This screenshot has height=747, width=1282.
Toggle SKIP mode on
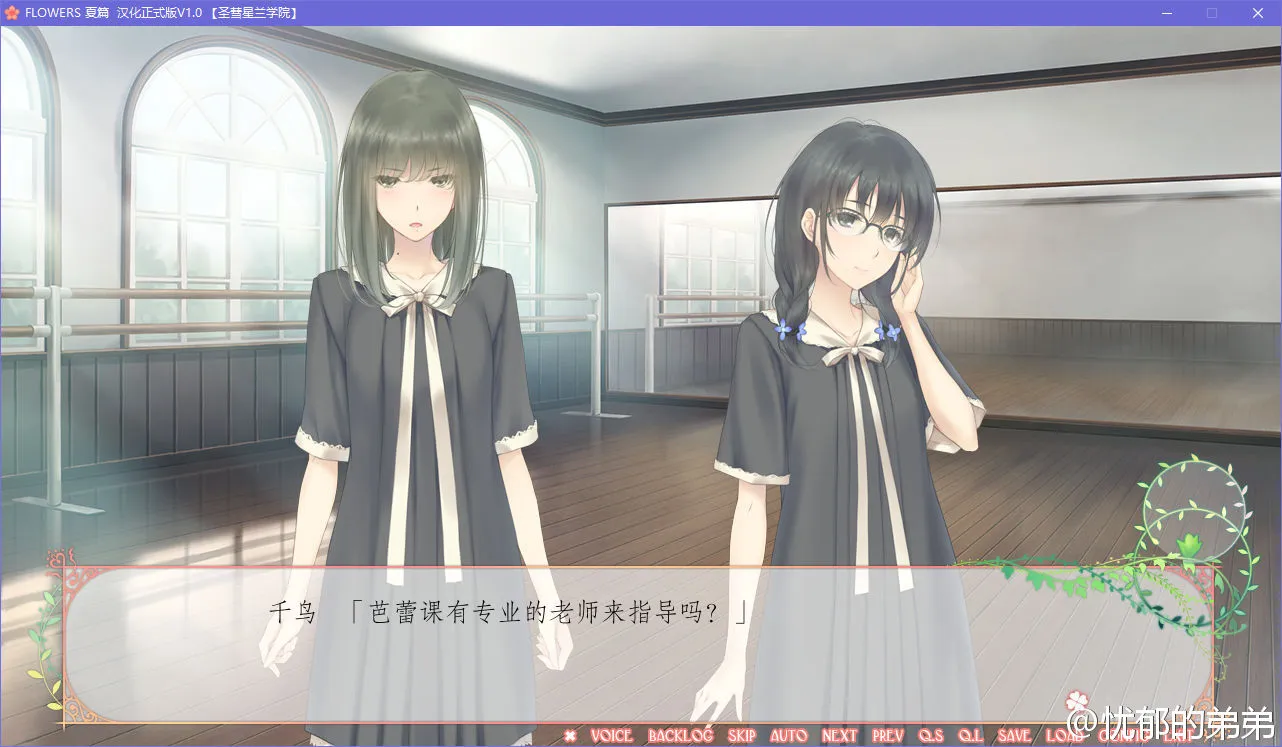[740, 736]
